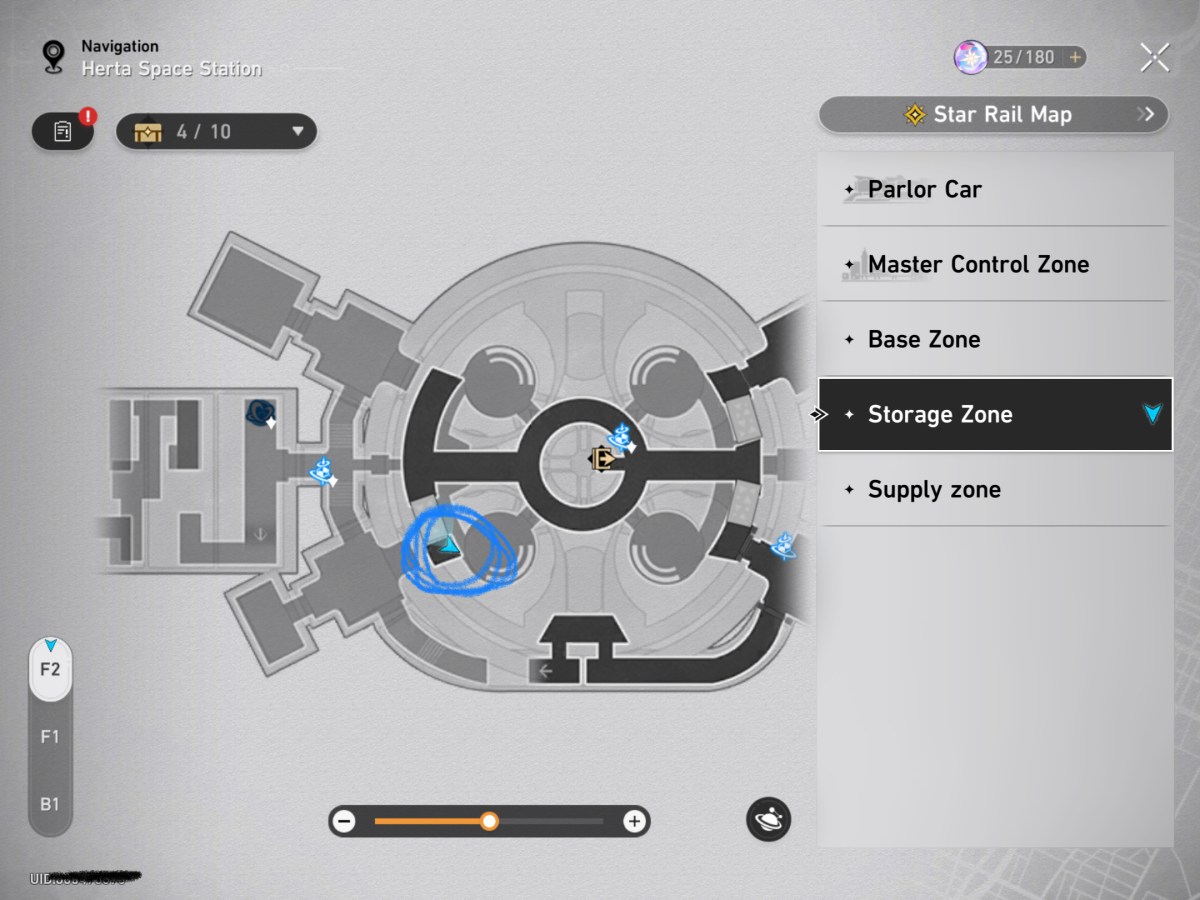Screen dimensions: 1200x900
Task: Switch to floor B1
Action: [x=50, y=804]
